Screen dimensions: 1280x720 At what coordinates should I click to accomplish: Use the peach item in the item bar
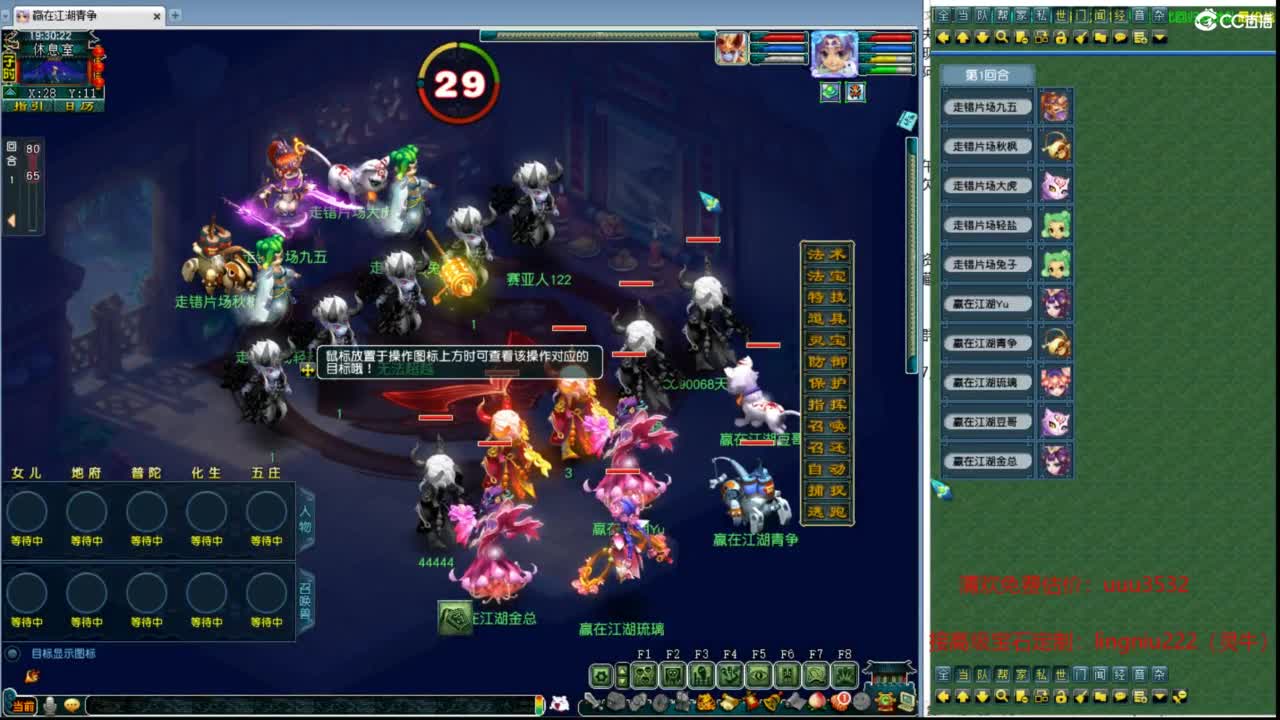coord(815,701)
